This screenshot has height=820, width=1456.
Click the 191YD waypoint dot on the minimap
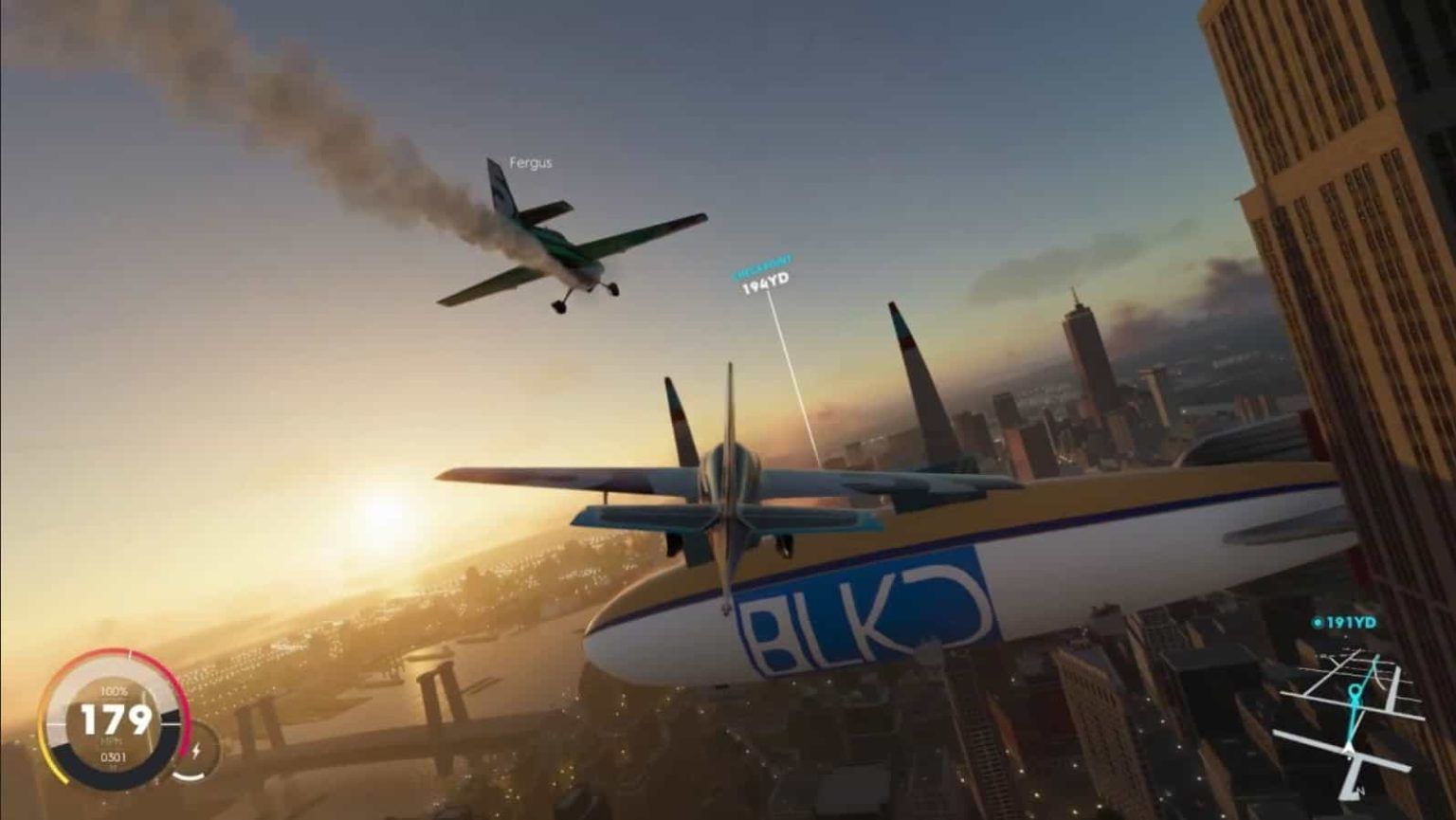pyautogui.click(x=1318, y=622)
